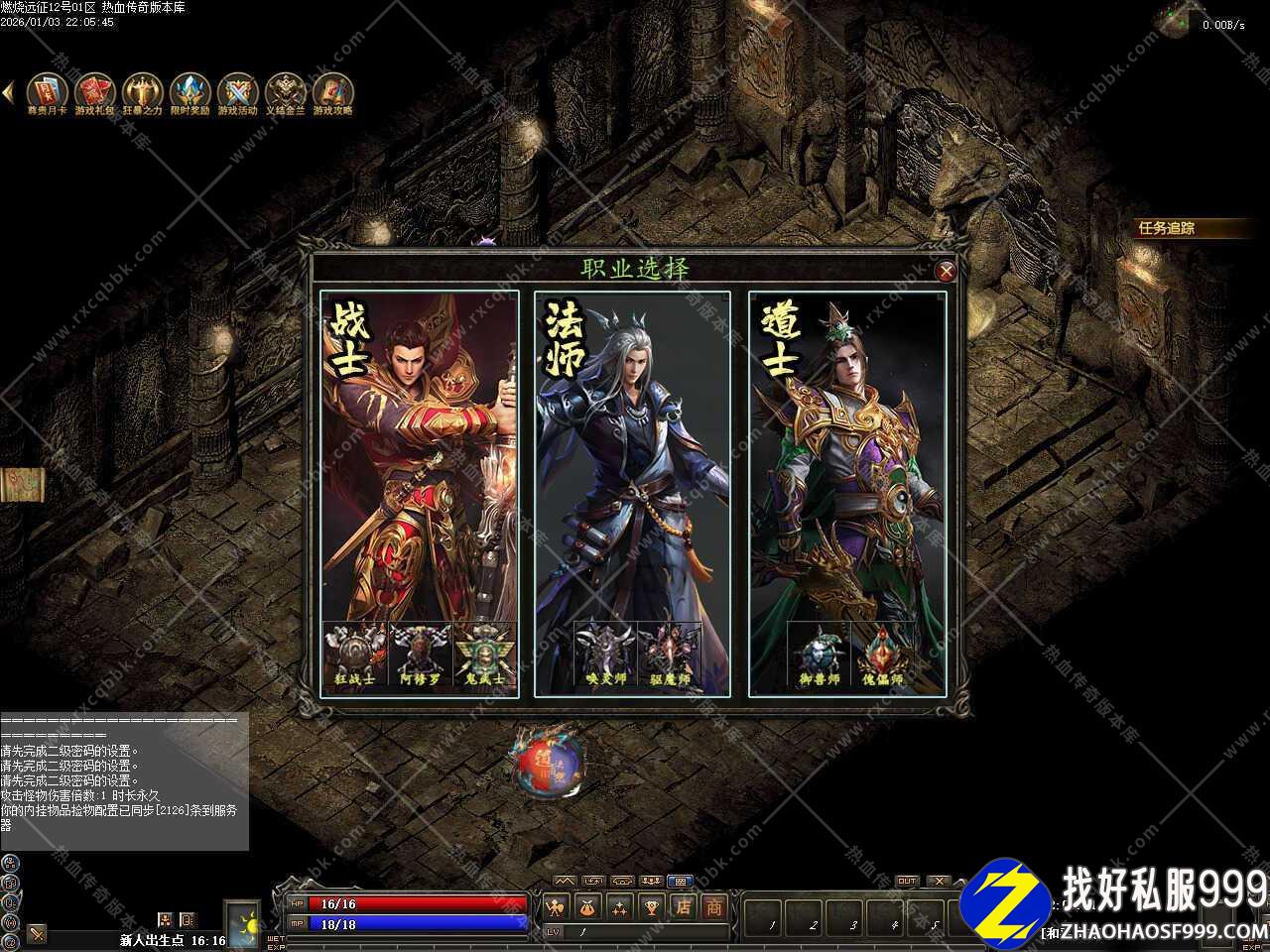Image resolution: width=1270 pixels, height=952 pixels.
Task: Open the 店 shop button
Action: [683, 906]
